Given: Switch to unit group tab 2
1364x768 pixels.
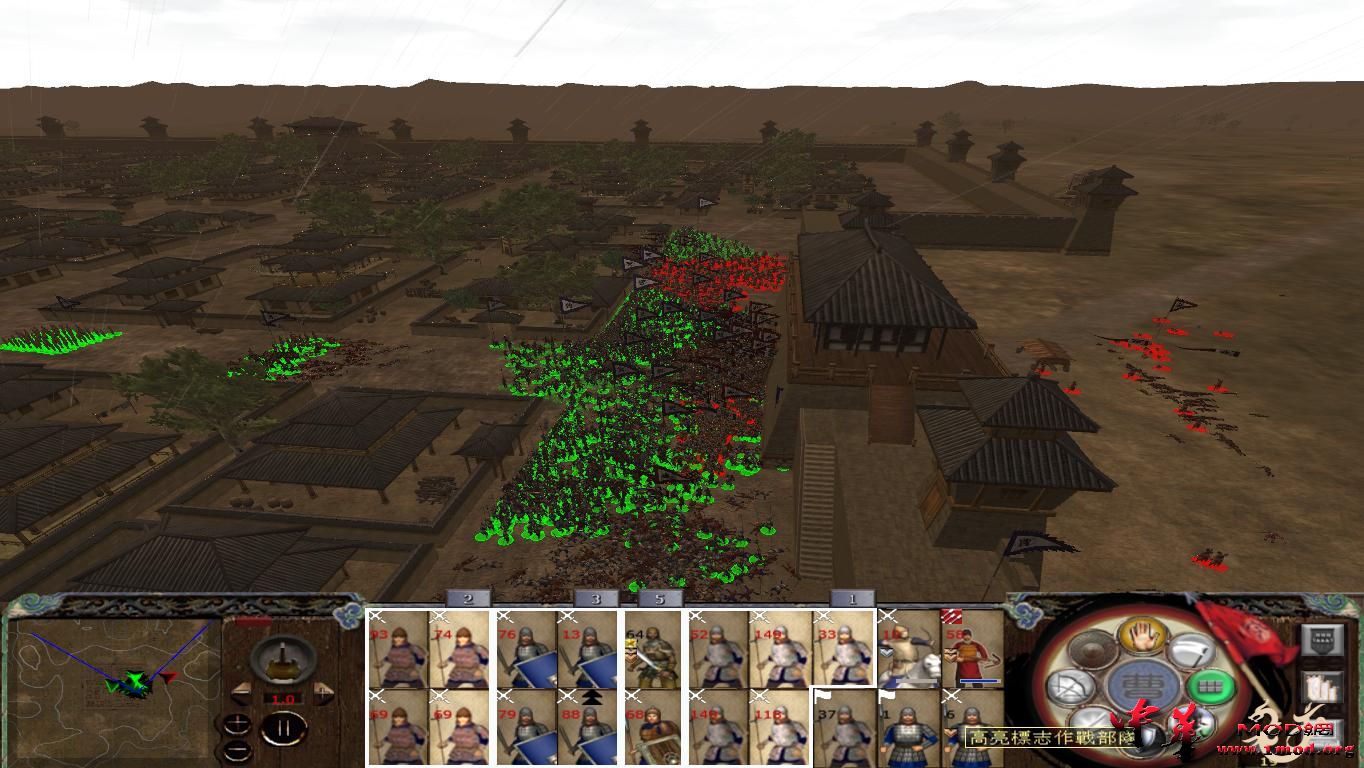Looking at the screenshot, I should 466,601.
